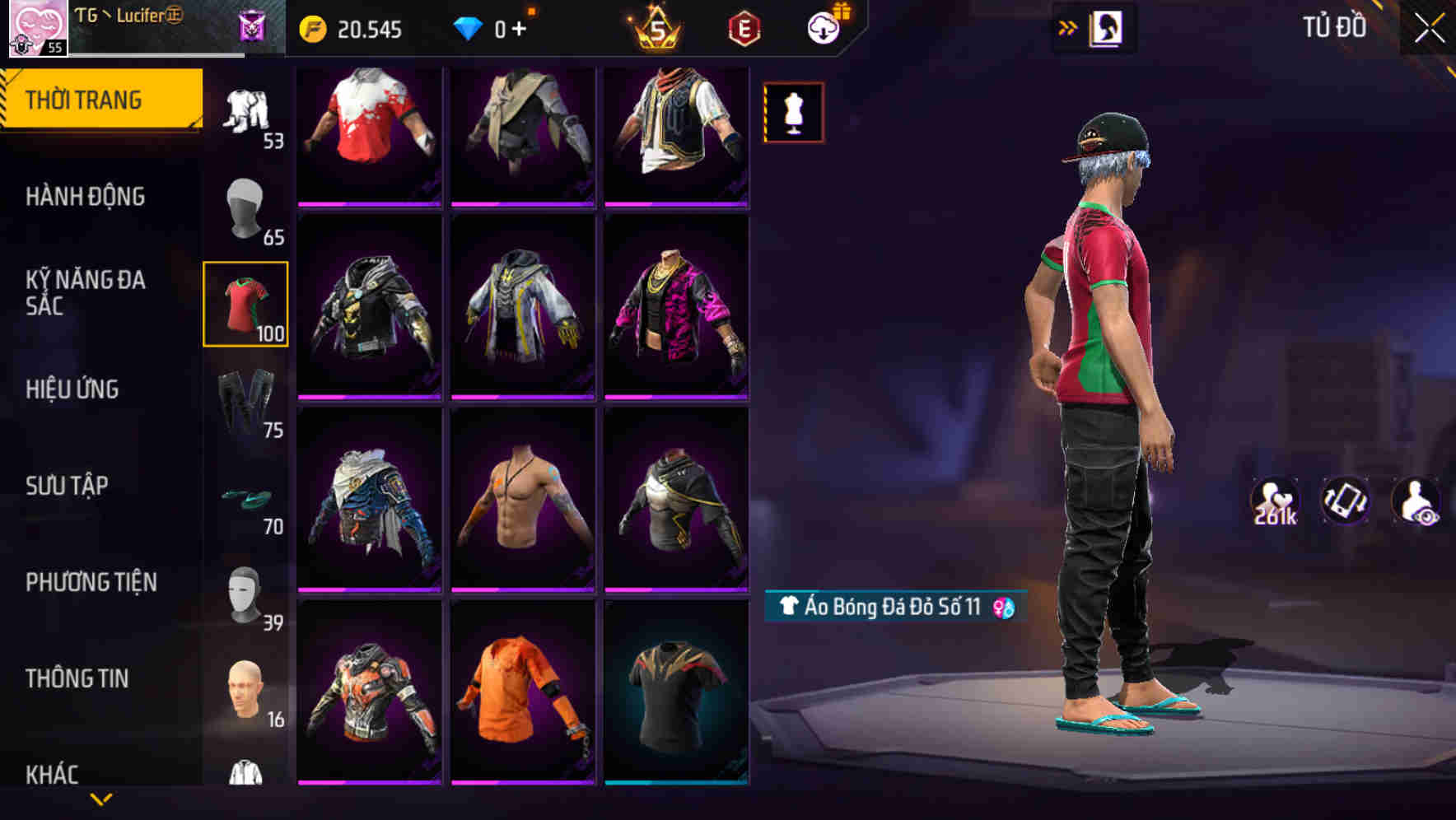Screen dimensions: 1456x820
Task: Select the balaclava mask category showing 65
Action: point(245,207)
